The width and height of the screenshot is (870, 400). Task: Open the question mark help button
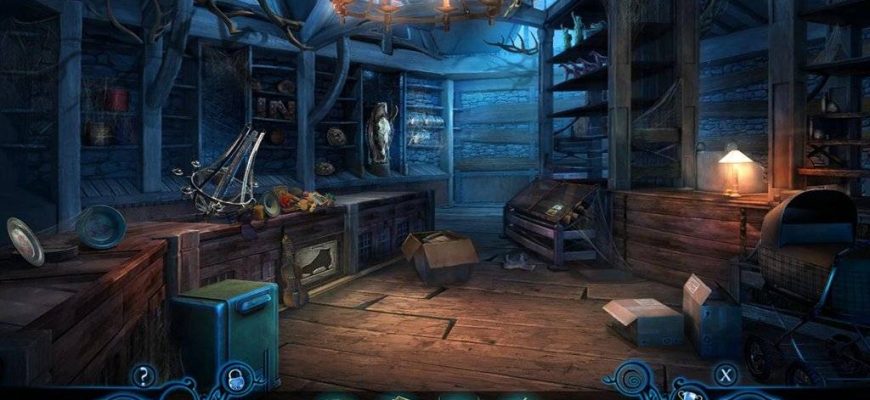(x=144, y=376)
